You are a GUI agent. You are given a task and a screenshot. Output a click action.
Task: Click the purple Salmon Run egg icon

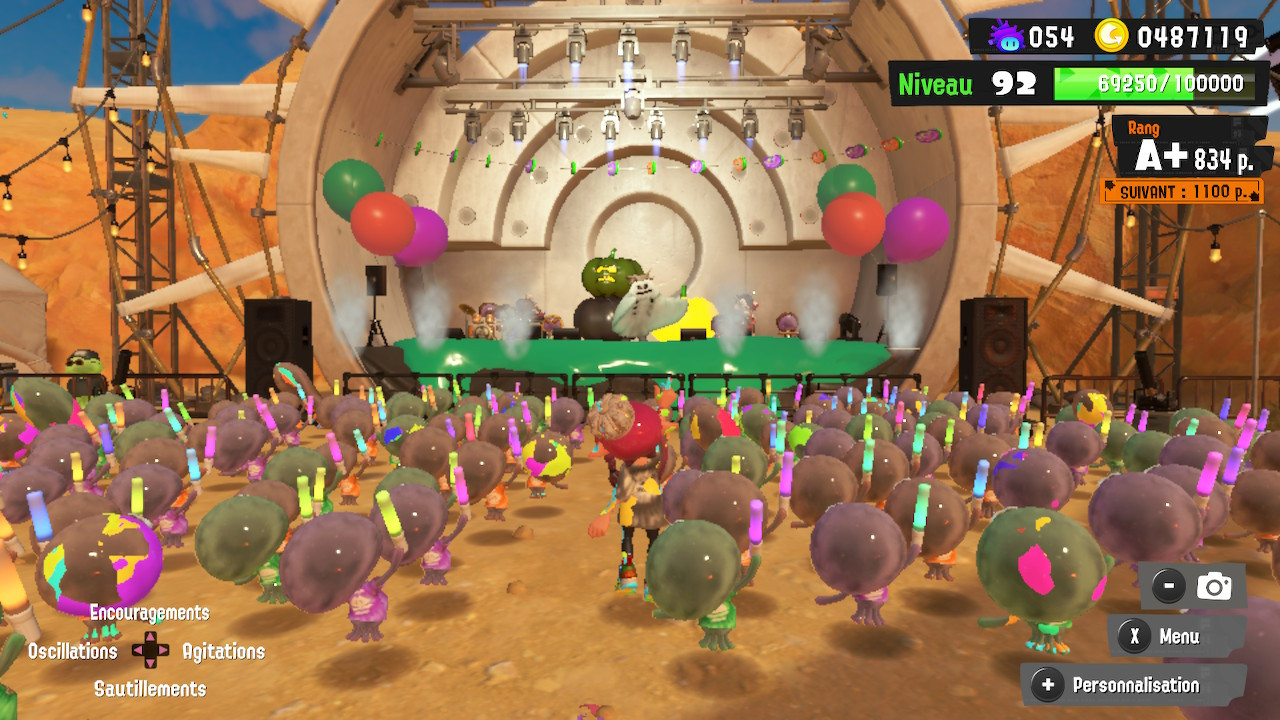pos(1005,37)
